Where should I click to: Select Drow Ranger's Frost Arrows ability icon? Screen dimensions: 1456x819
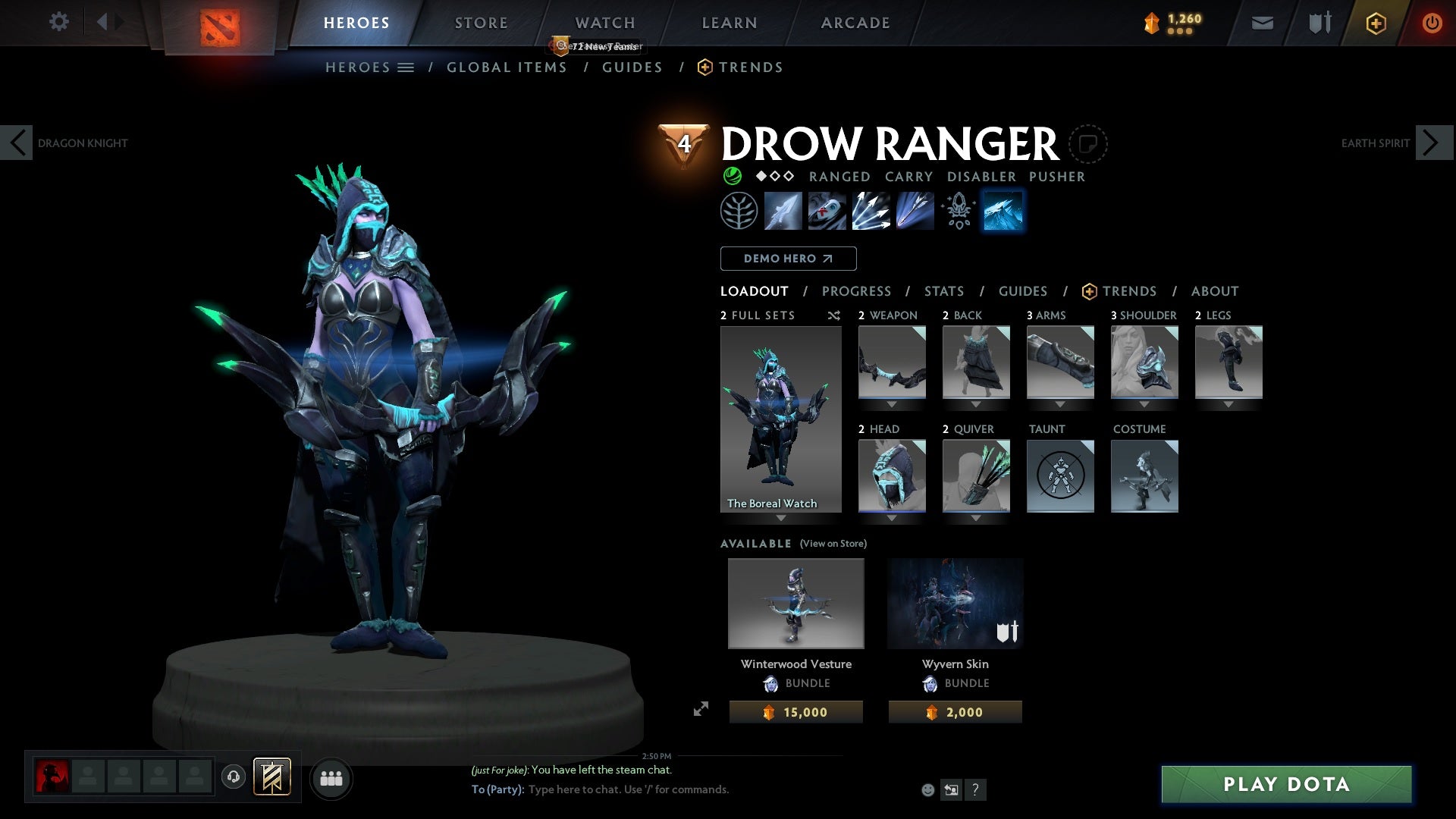(783, 211)
